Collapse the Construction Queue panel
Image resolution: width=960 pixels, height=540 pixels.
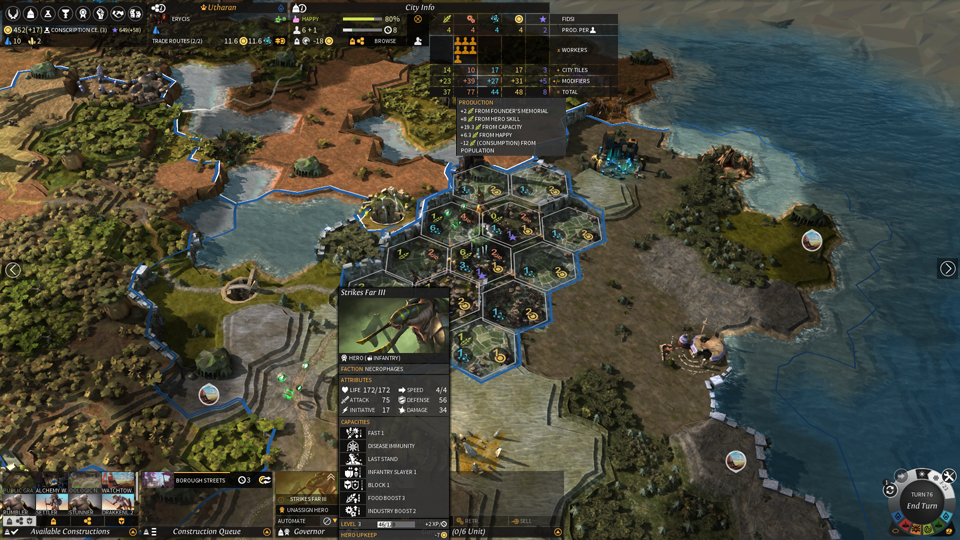coord(268,532)
